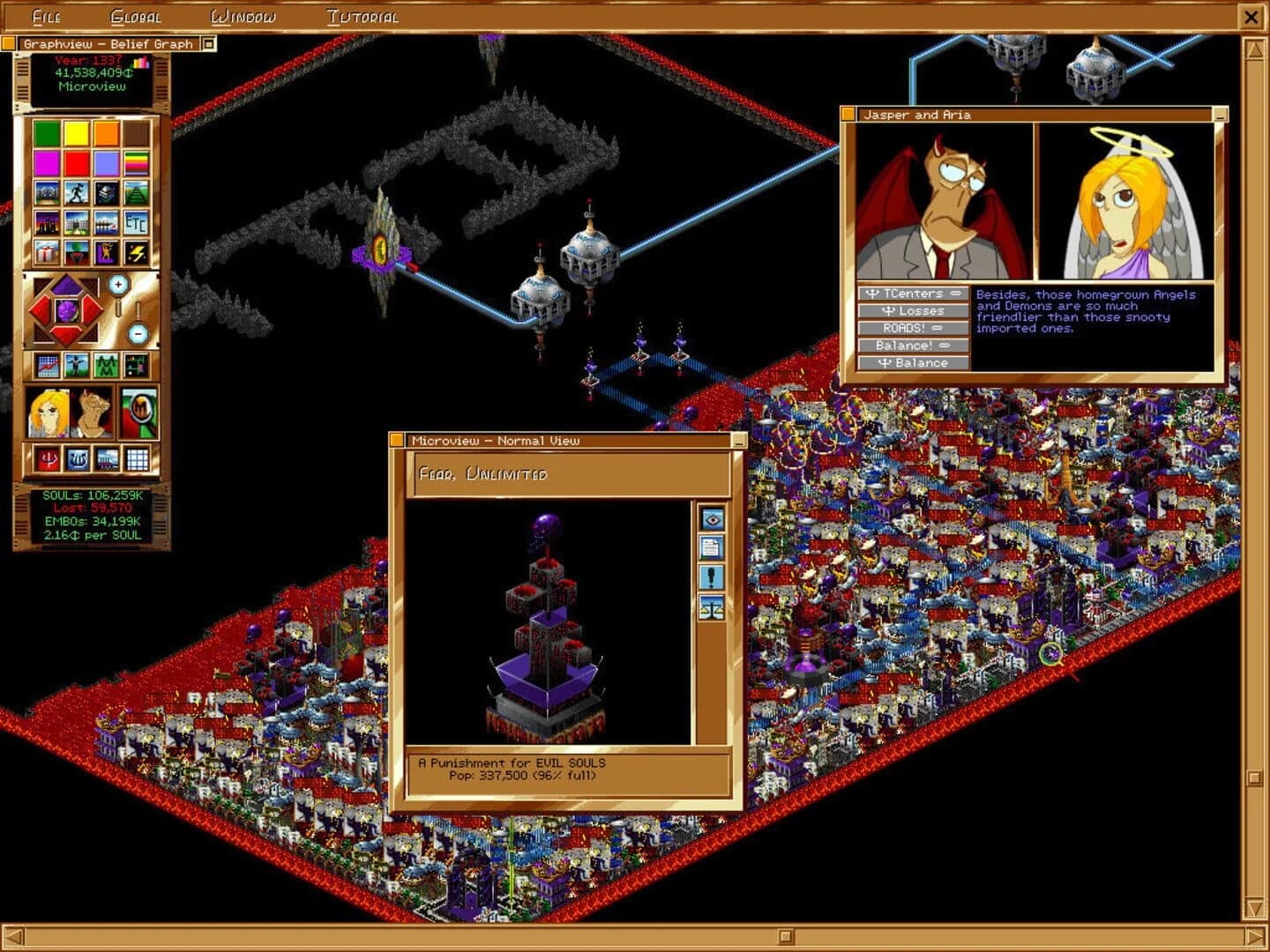Image resolution: width=1270 pixels, height=952 pixels.
Task: Open the Global menu
Action: (x=135, y=16)
